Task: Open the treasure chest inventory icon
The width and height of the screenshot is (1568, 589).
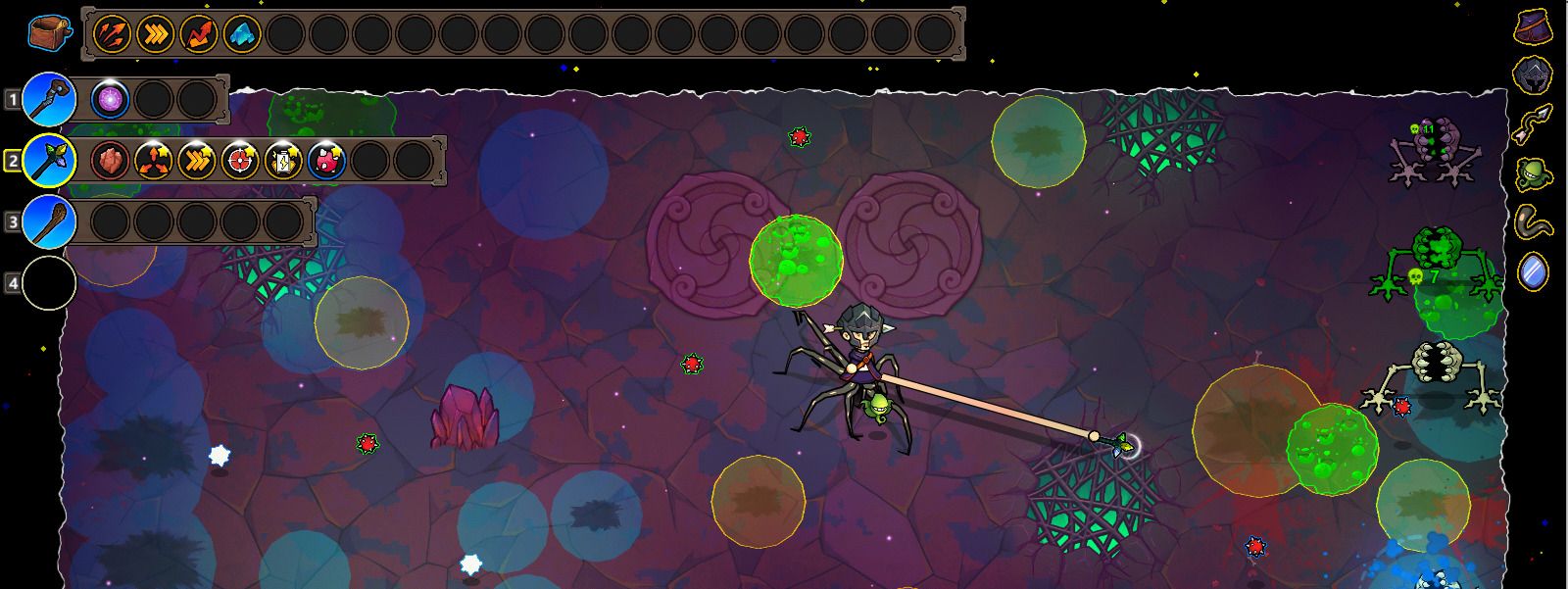Action: (48, 34)
